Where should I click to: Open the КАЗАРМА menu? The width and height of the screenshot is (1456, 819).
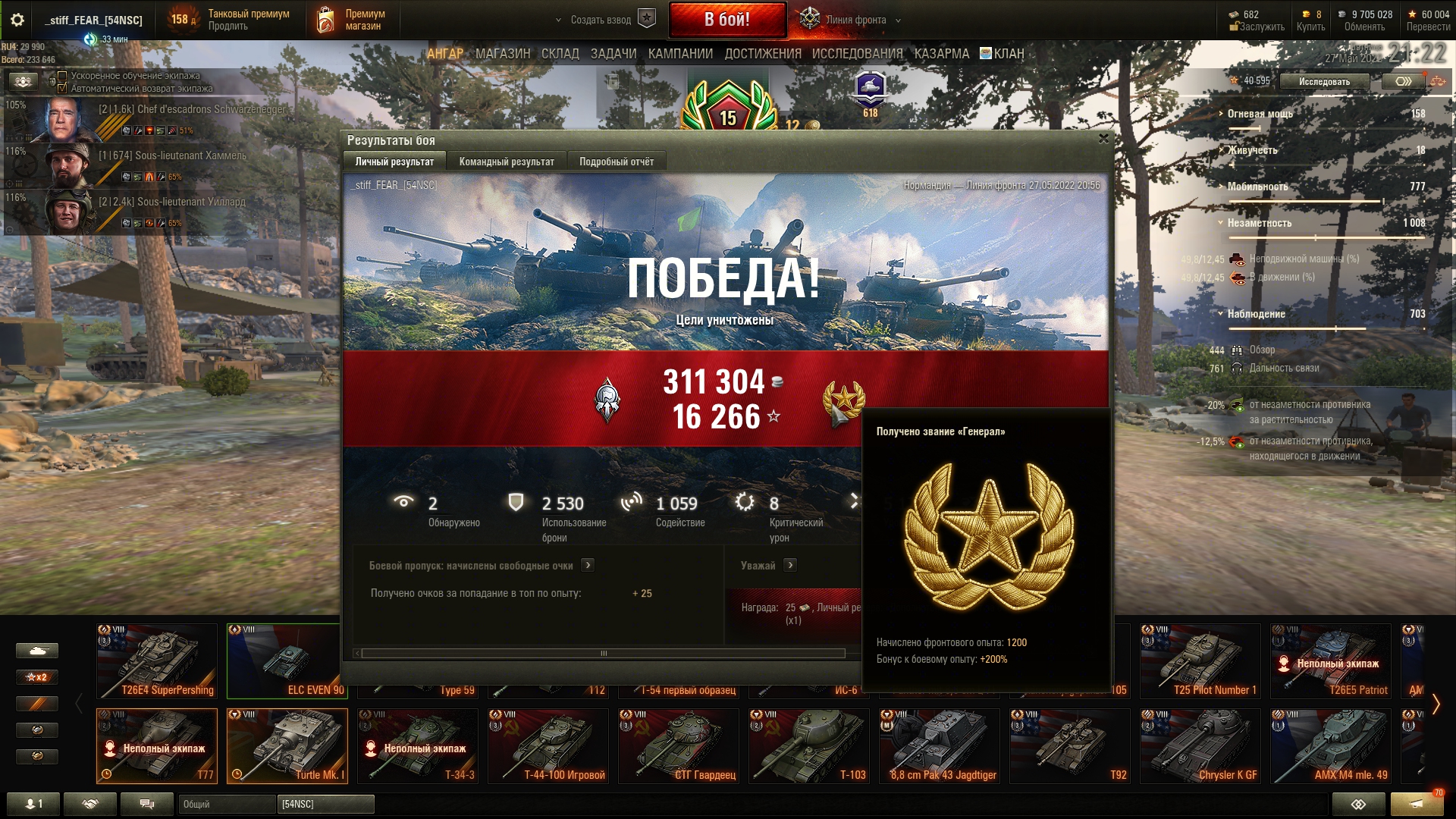click(x=941, y=54)
